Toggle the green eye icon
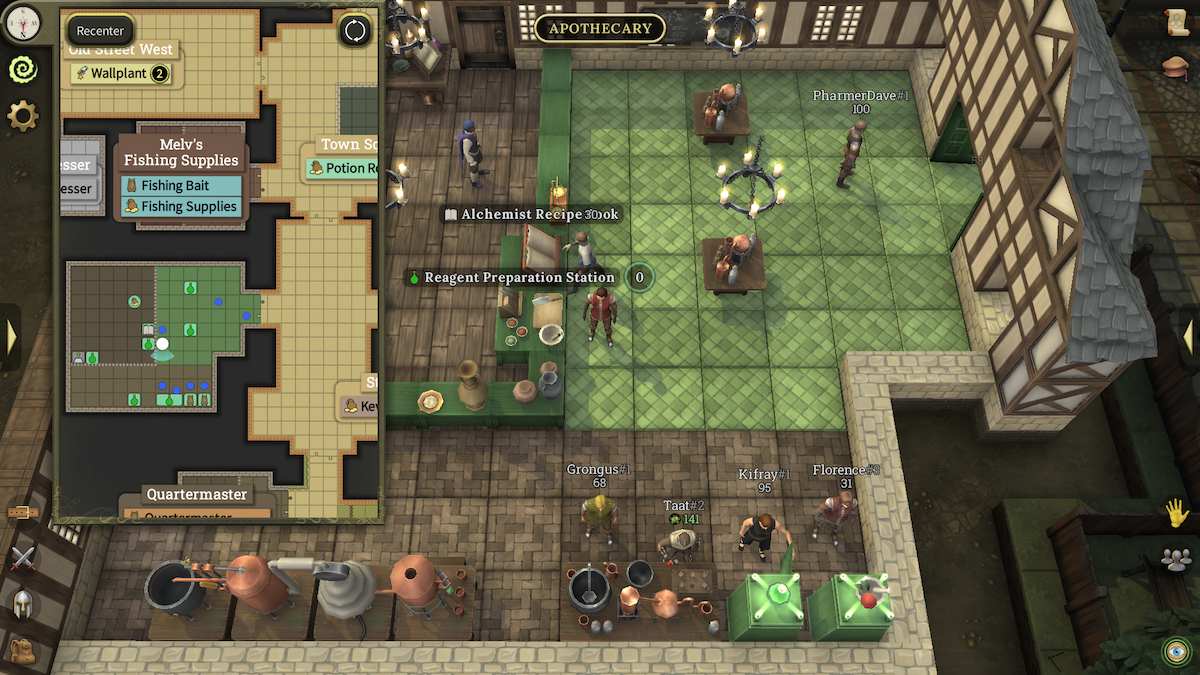 point(1176,651)
